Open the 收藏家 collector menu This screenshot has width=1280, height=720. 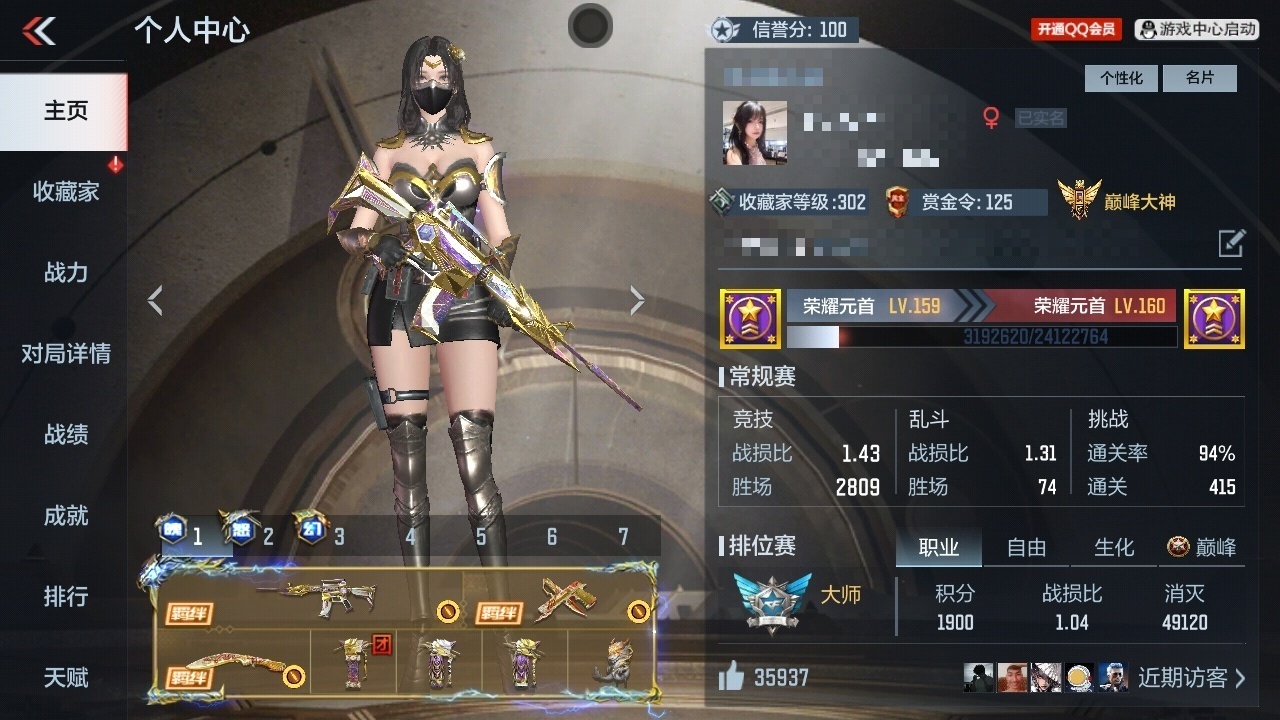pyautogui.click(x=65, y=191)
